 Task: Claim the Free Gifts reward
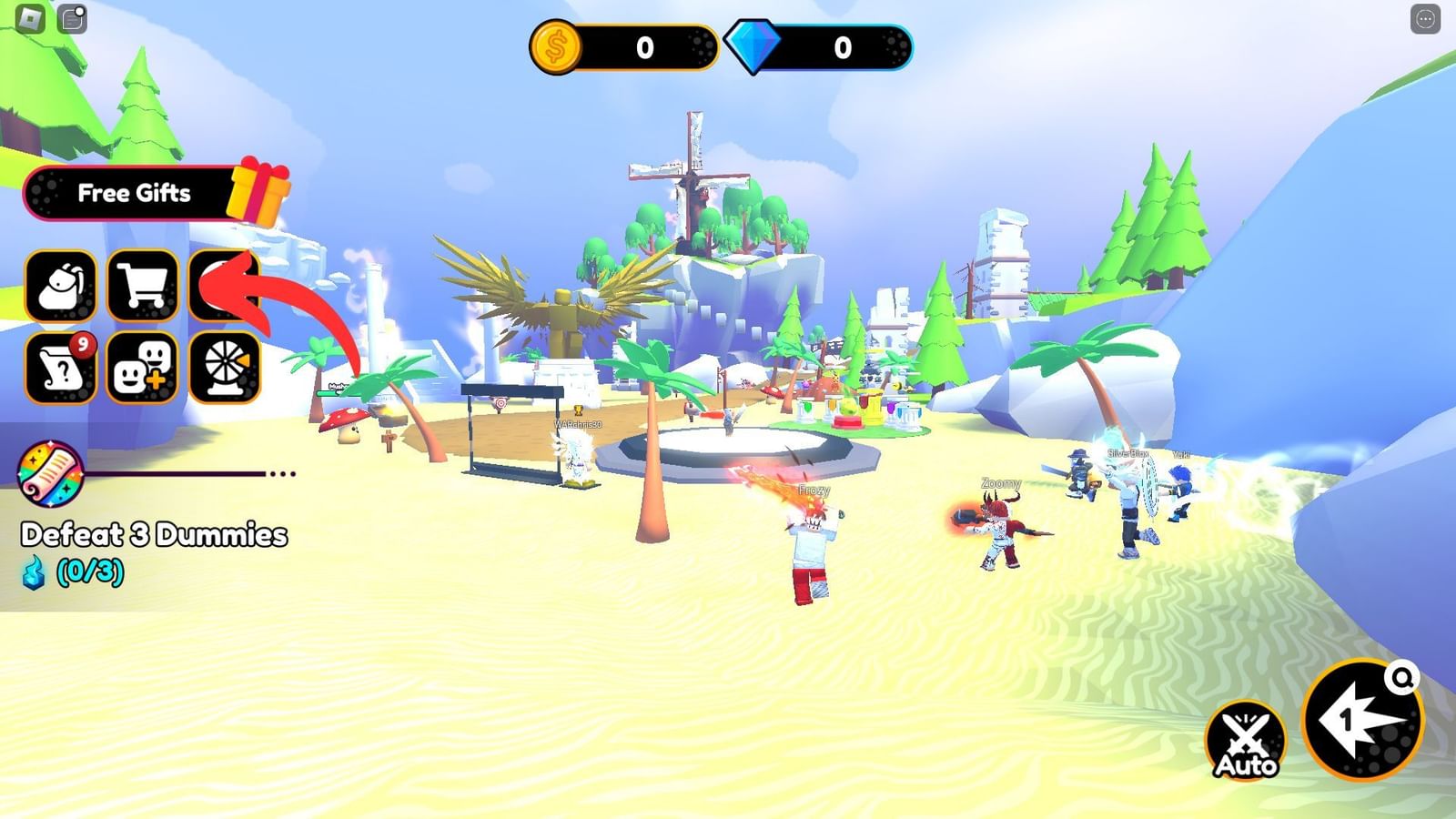point(136,194)
